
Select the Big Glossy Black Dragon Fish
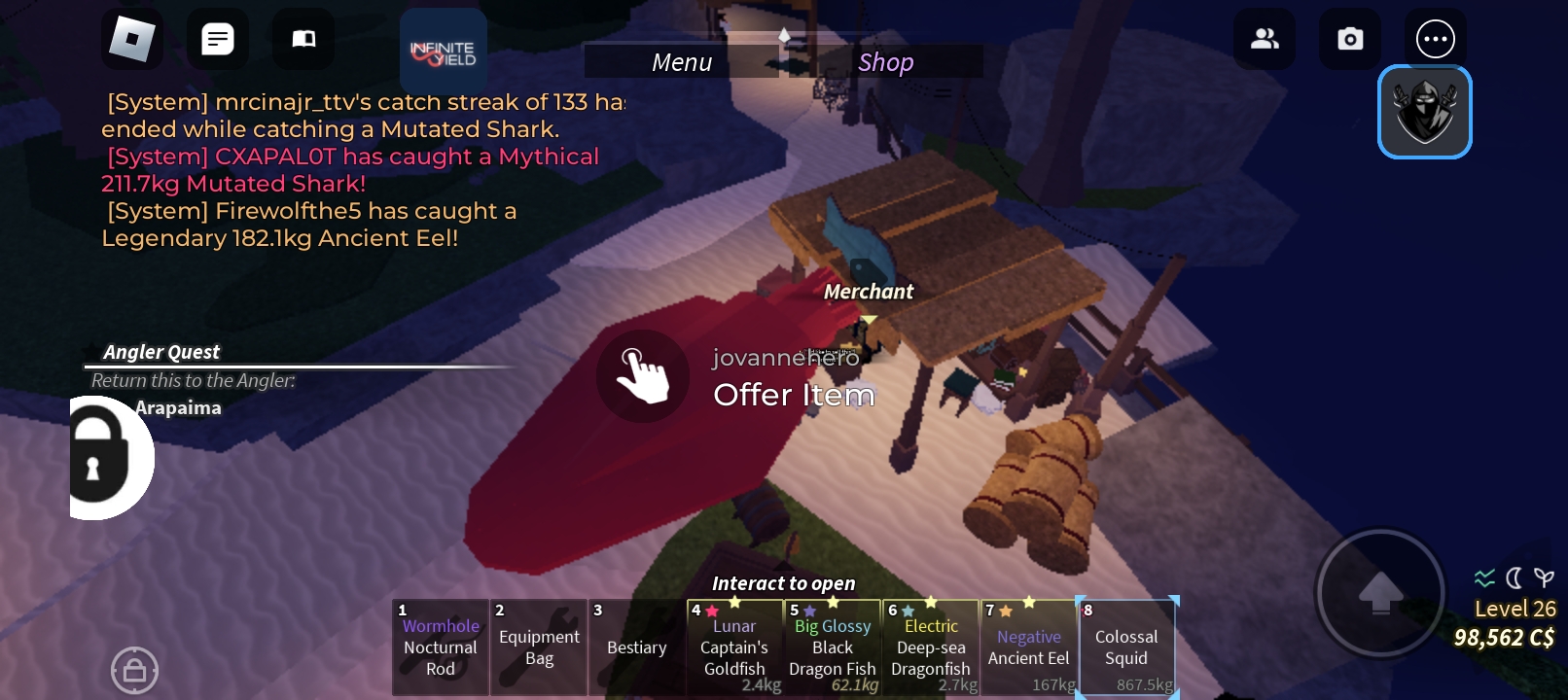pos(833,647)
